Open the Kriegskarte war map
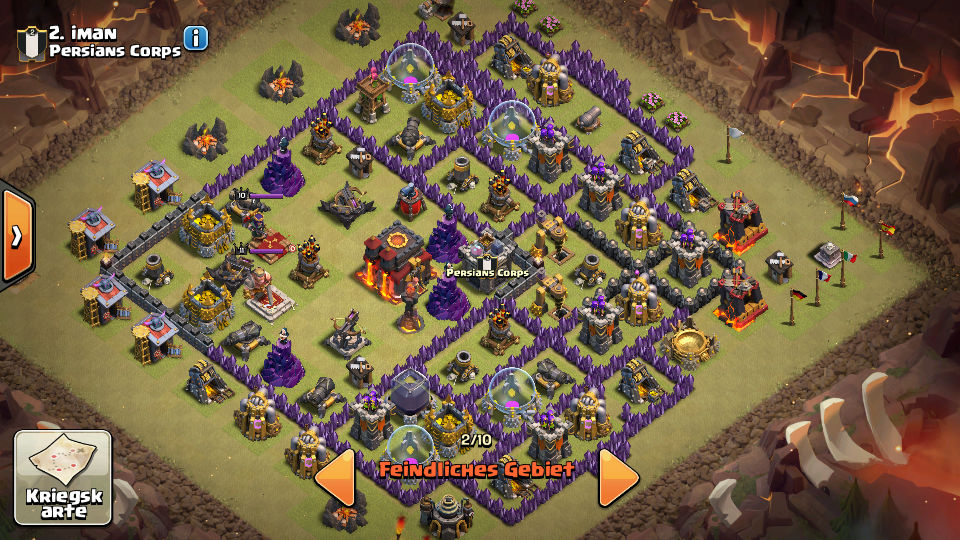 [62, 477]
